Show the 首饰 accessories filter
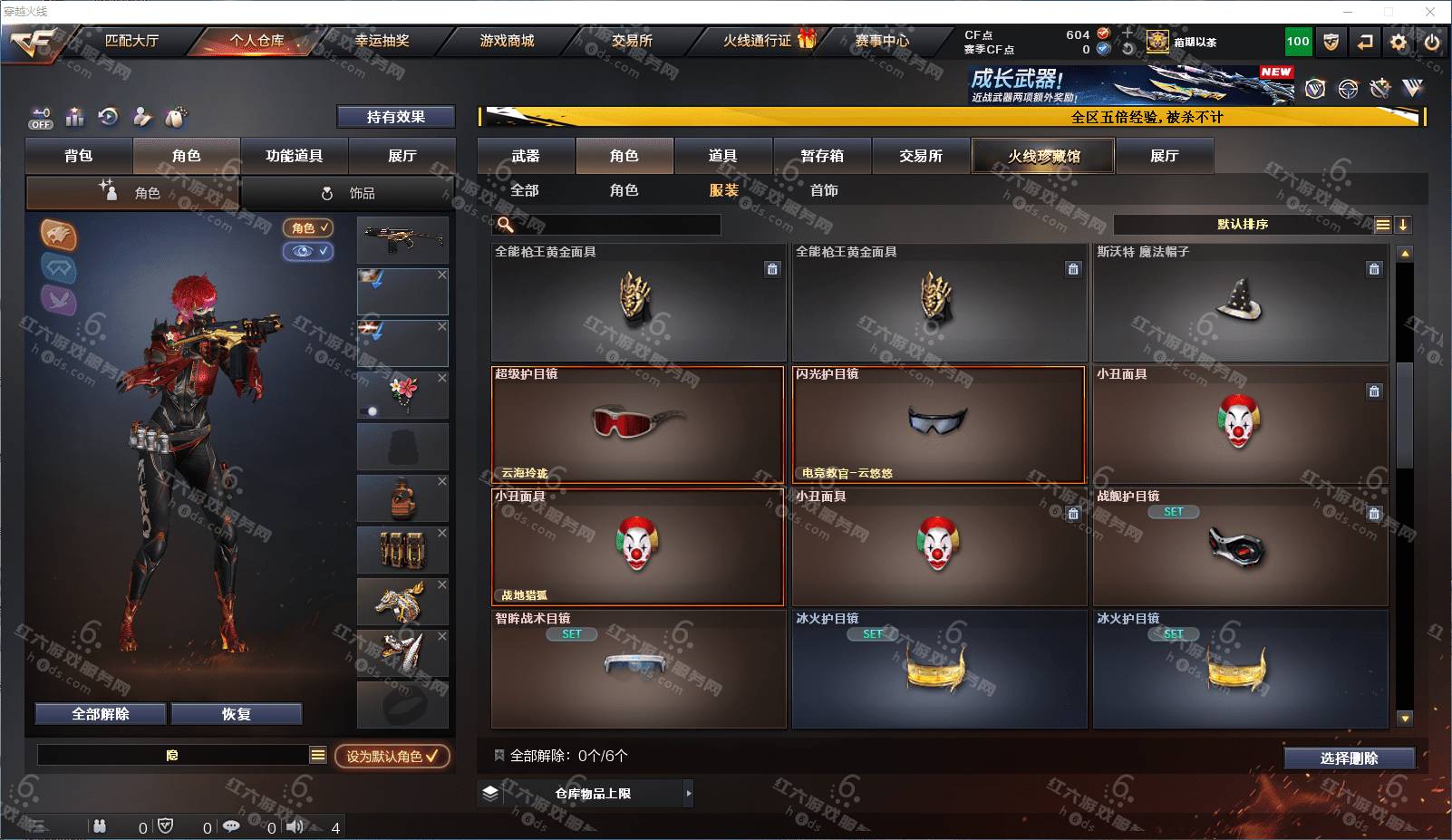Viewport: 1452px width, 840px height. (x=824, y=190)
